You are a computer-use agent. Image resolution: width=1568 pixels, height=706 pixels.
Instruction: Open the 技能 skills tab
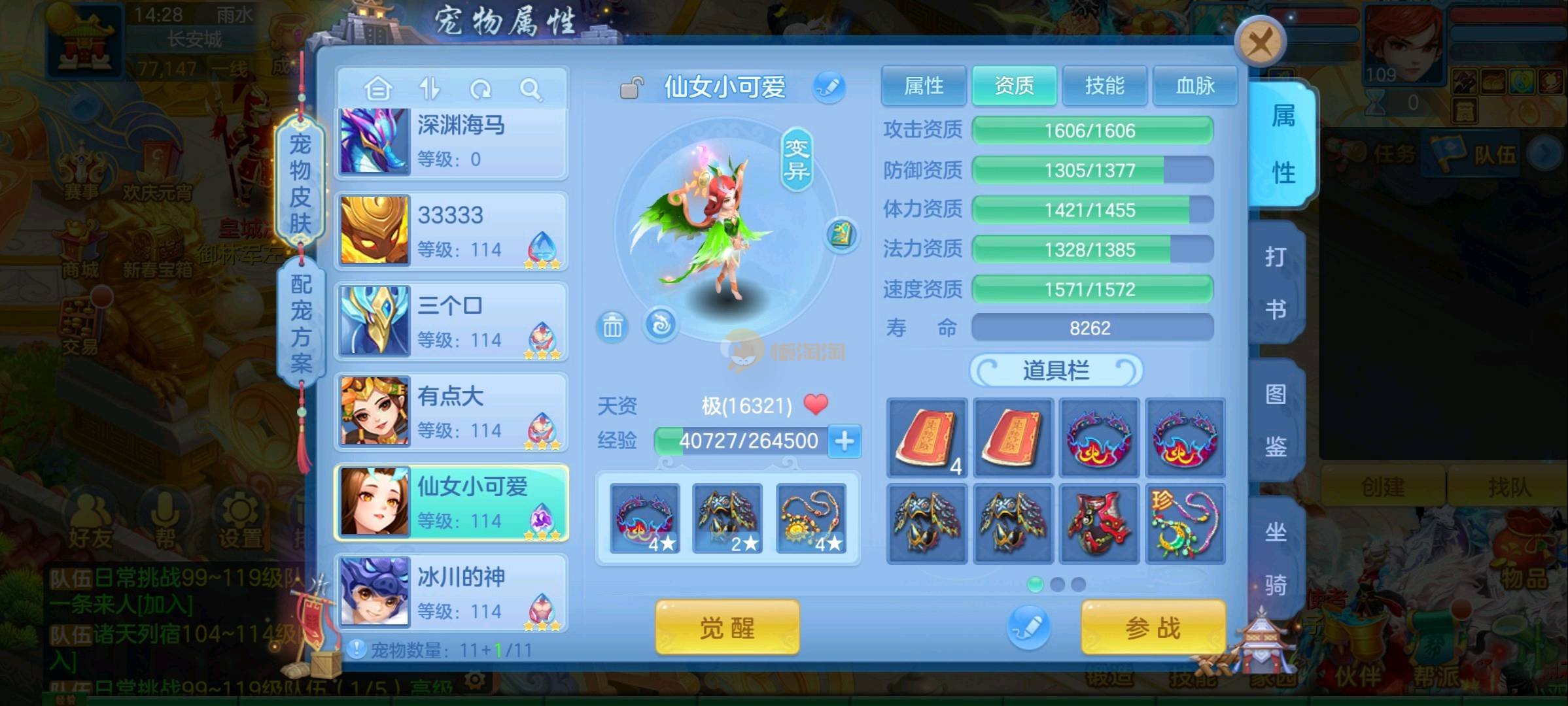point(1104,86)
